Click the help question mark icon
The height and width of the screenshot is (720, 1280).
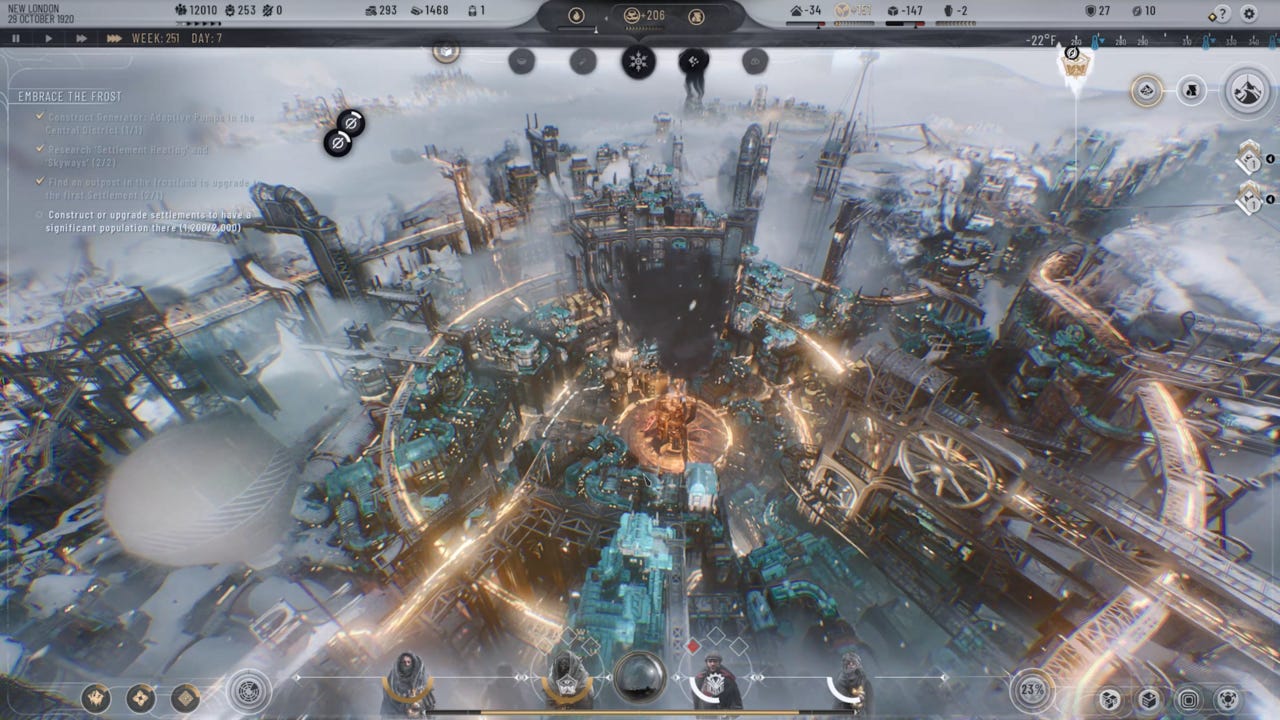pos(1222,13)
